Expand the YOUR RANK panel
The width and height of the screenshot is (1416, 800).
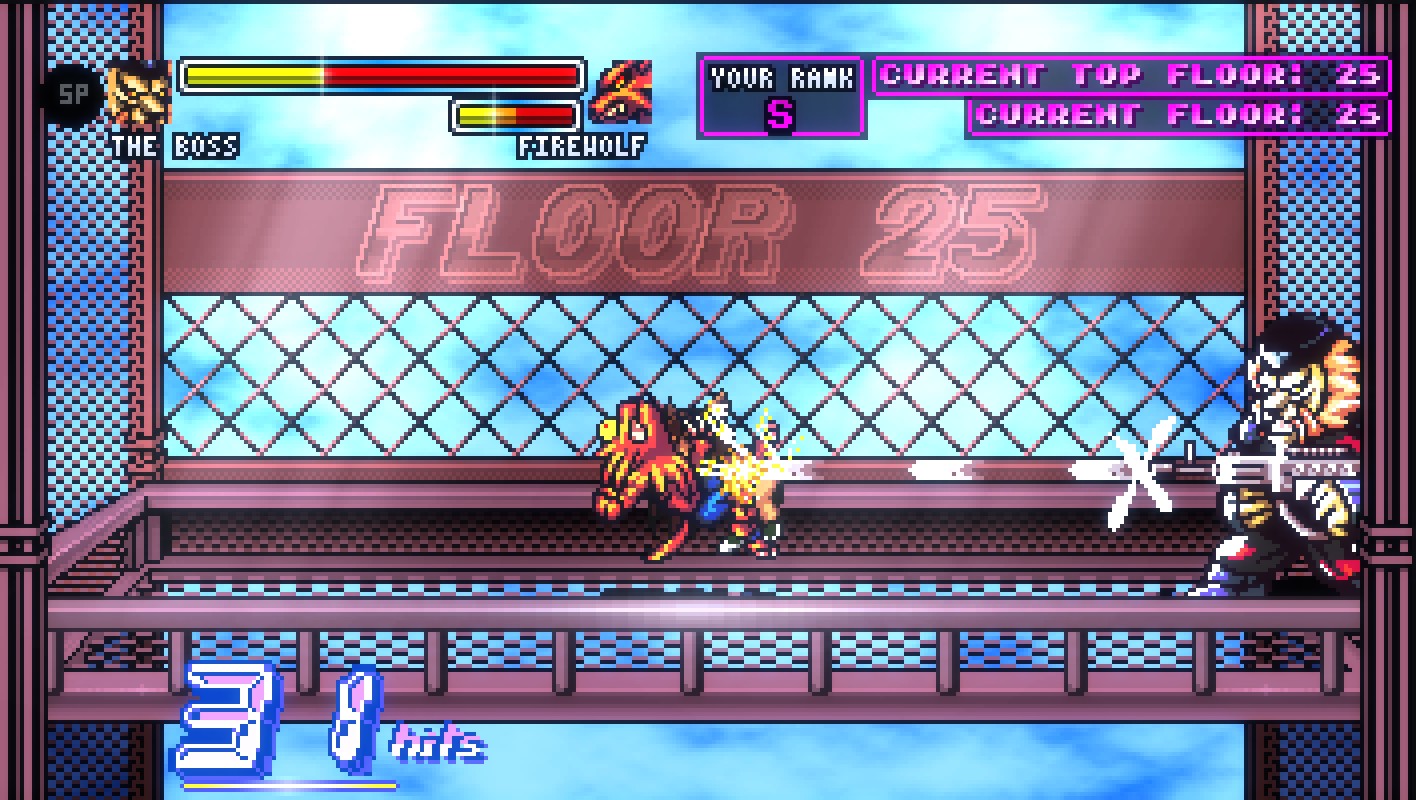tap(781, 97)
